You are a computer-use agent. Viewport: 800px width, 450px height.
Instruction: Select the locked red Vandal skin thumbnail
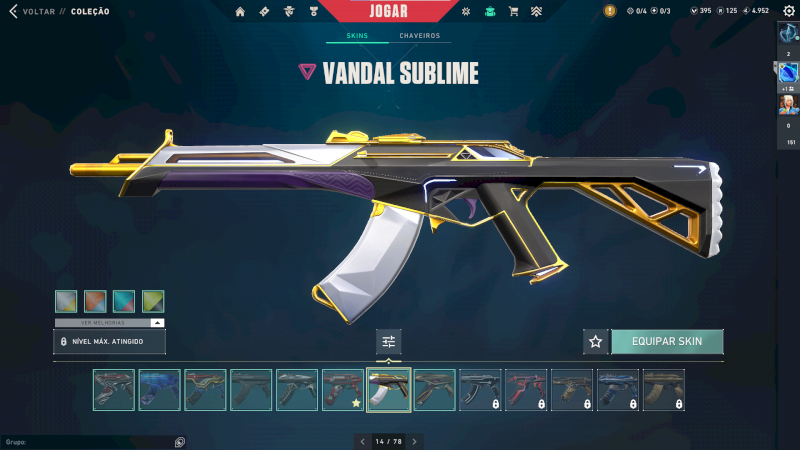click(527, 390)
